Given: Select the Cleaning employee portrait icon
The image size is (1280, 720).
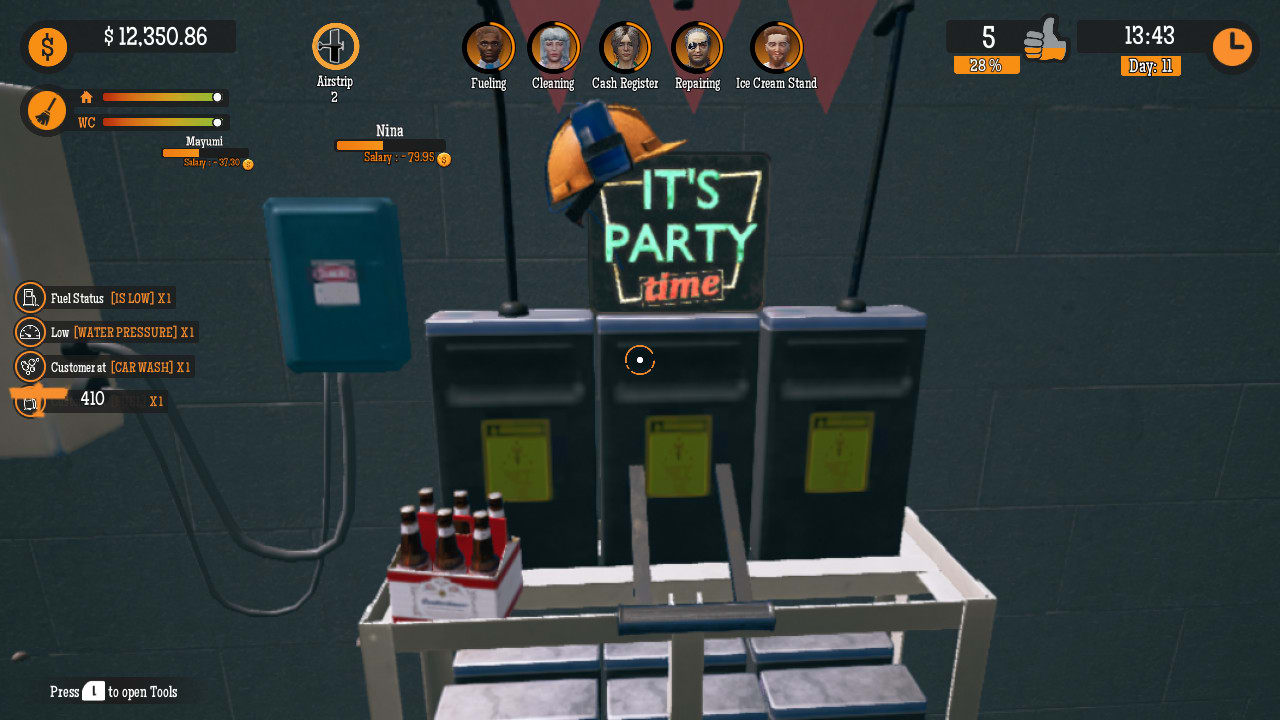Looking at the screenshot, I should 553,47.
